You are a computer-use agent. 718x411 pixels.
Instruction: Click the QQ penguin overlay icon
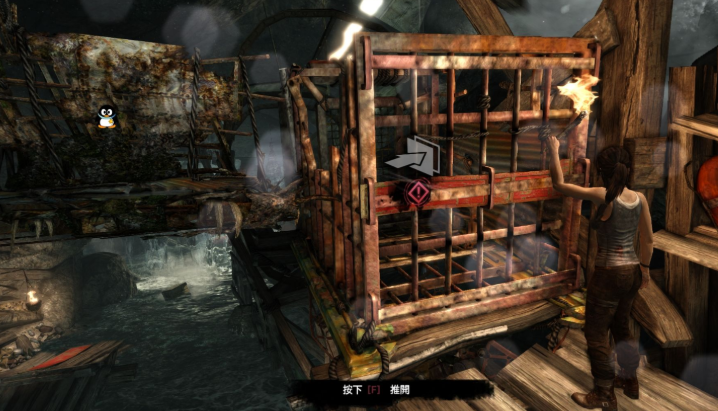pos(106,119)
